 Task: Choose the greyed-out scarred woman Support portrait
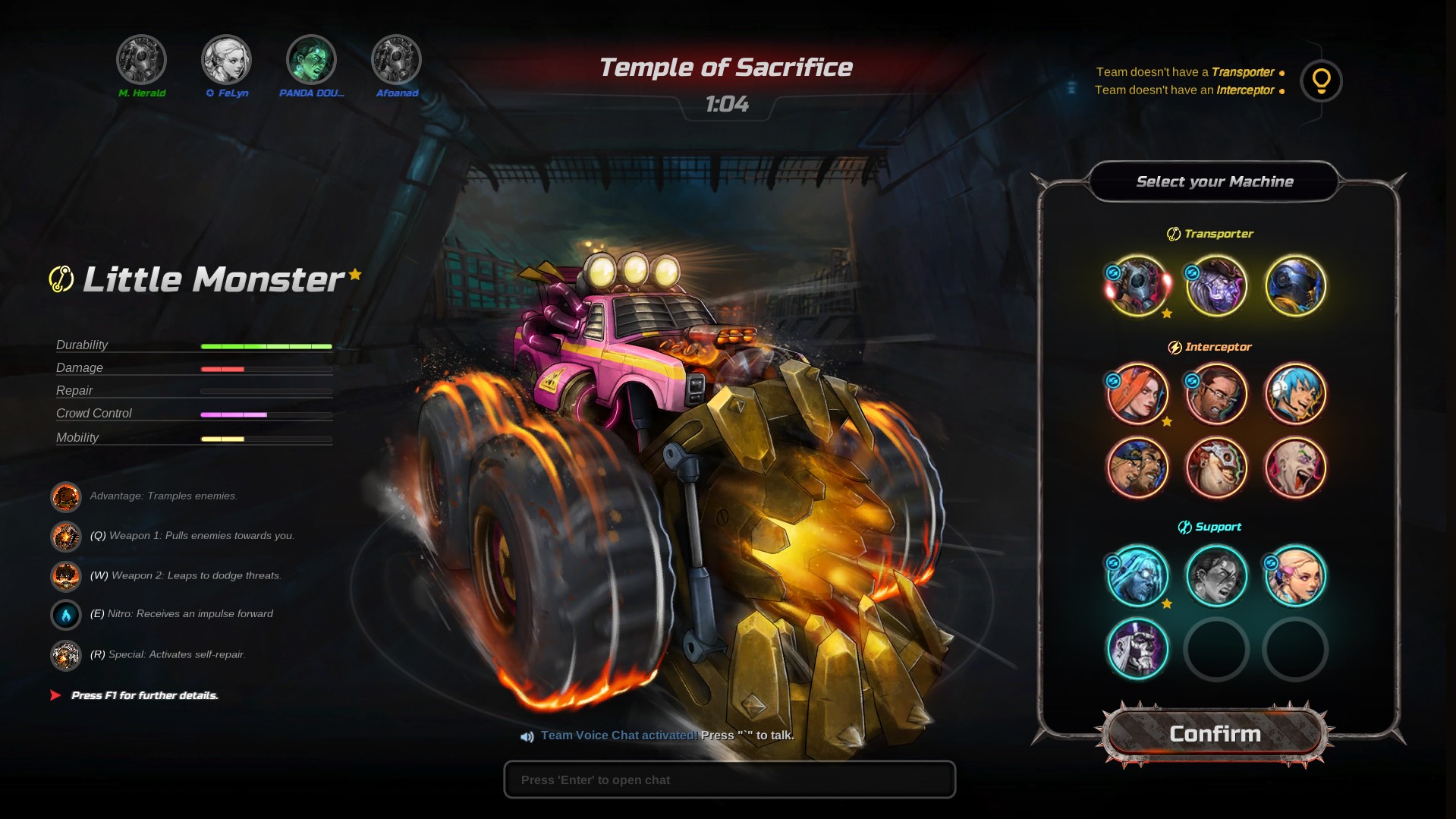(x=1216, y=576)
